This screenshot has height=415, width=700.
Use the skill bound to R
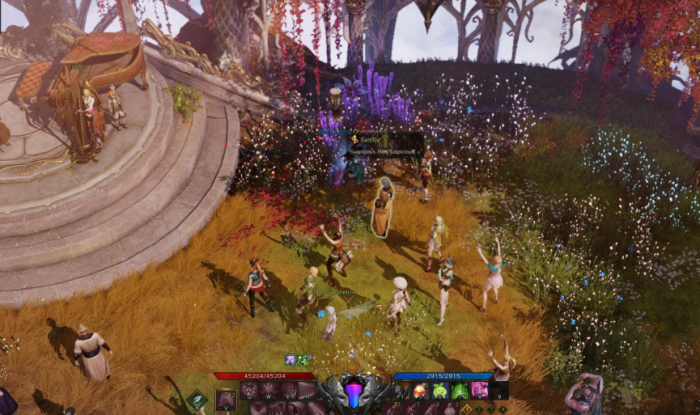pos(307,390)
